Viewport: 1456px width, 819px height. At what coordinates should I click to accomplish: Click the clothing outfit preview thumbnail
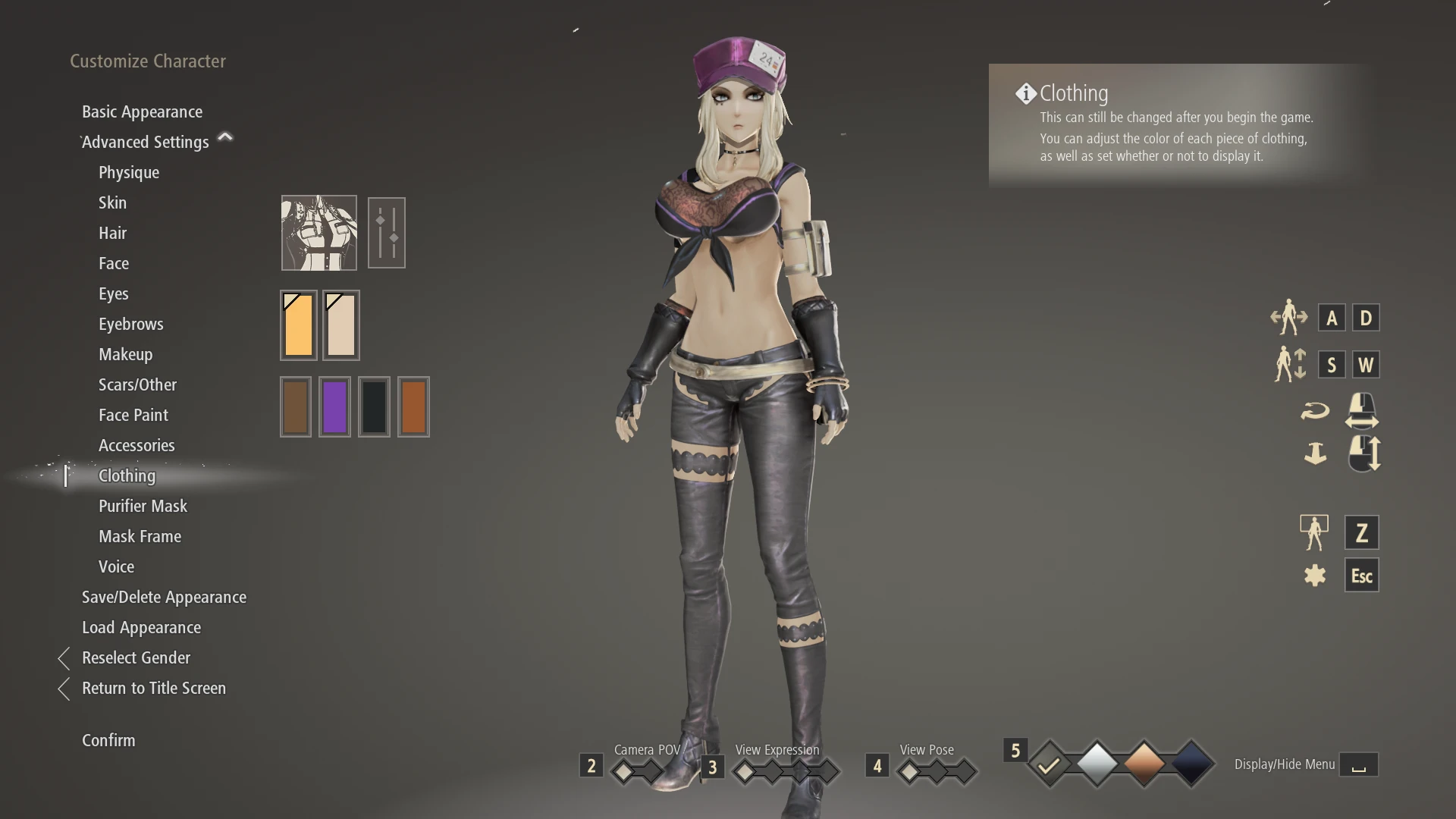point(318,232)
